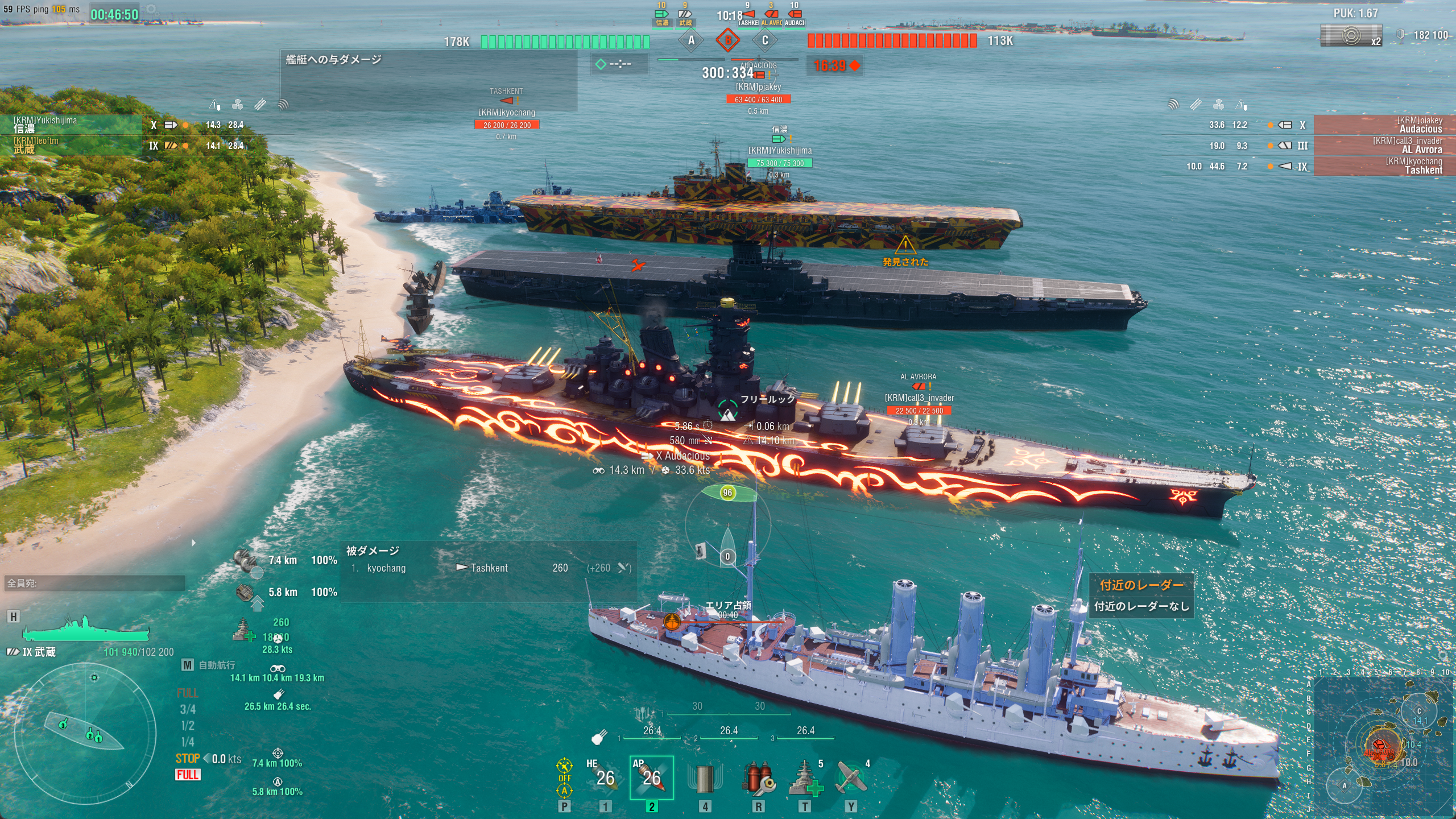Select the slot 4 canister icon
Viewport: 1456px width, 819px height.
705,778
